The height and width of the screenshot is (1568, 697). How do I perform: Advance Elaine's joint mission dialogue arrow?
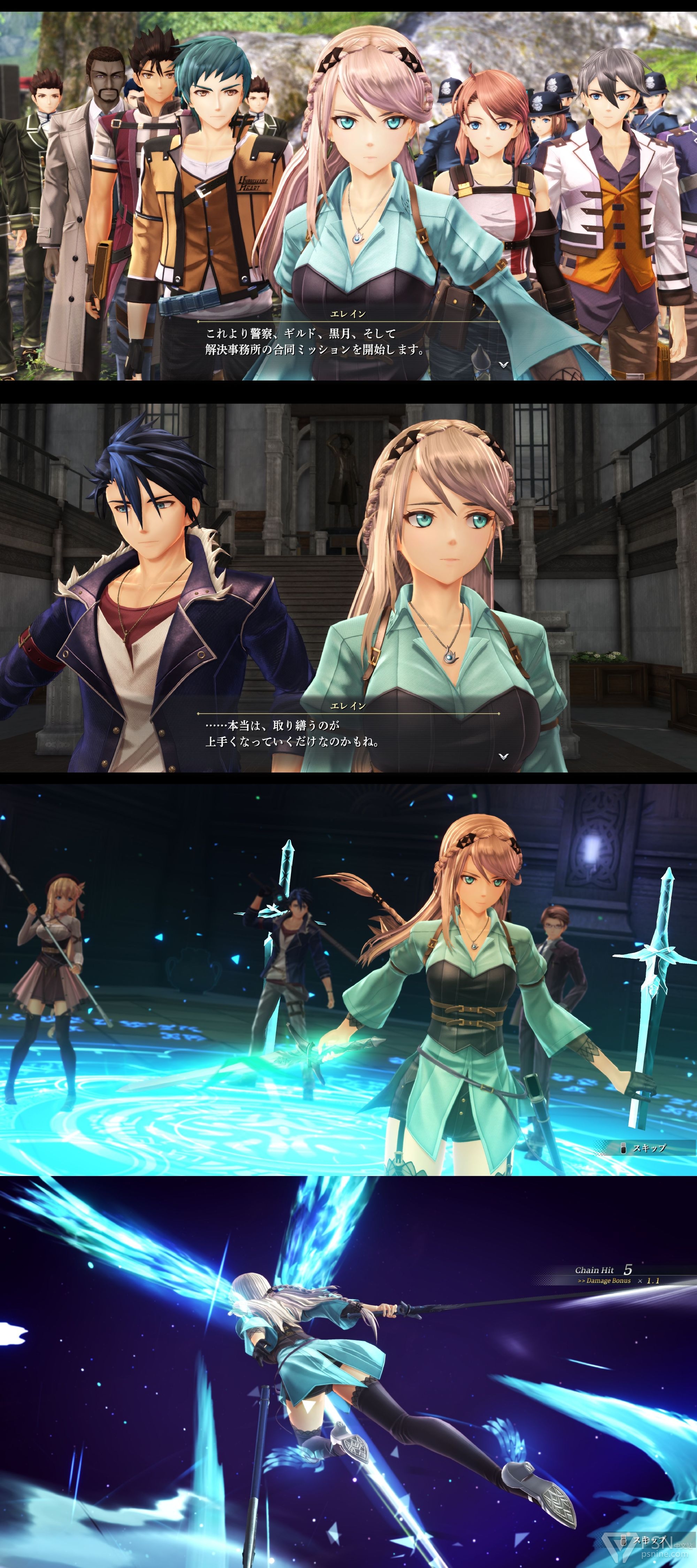click(x=504, y=364)
